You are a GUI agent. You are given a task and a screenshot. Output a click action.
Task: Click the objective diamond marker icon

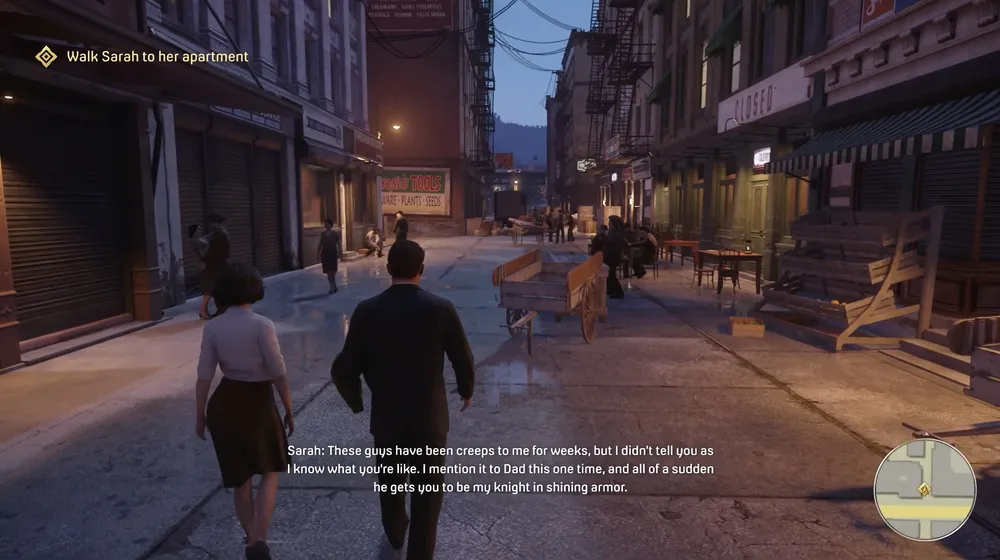point(46,57)
